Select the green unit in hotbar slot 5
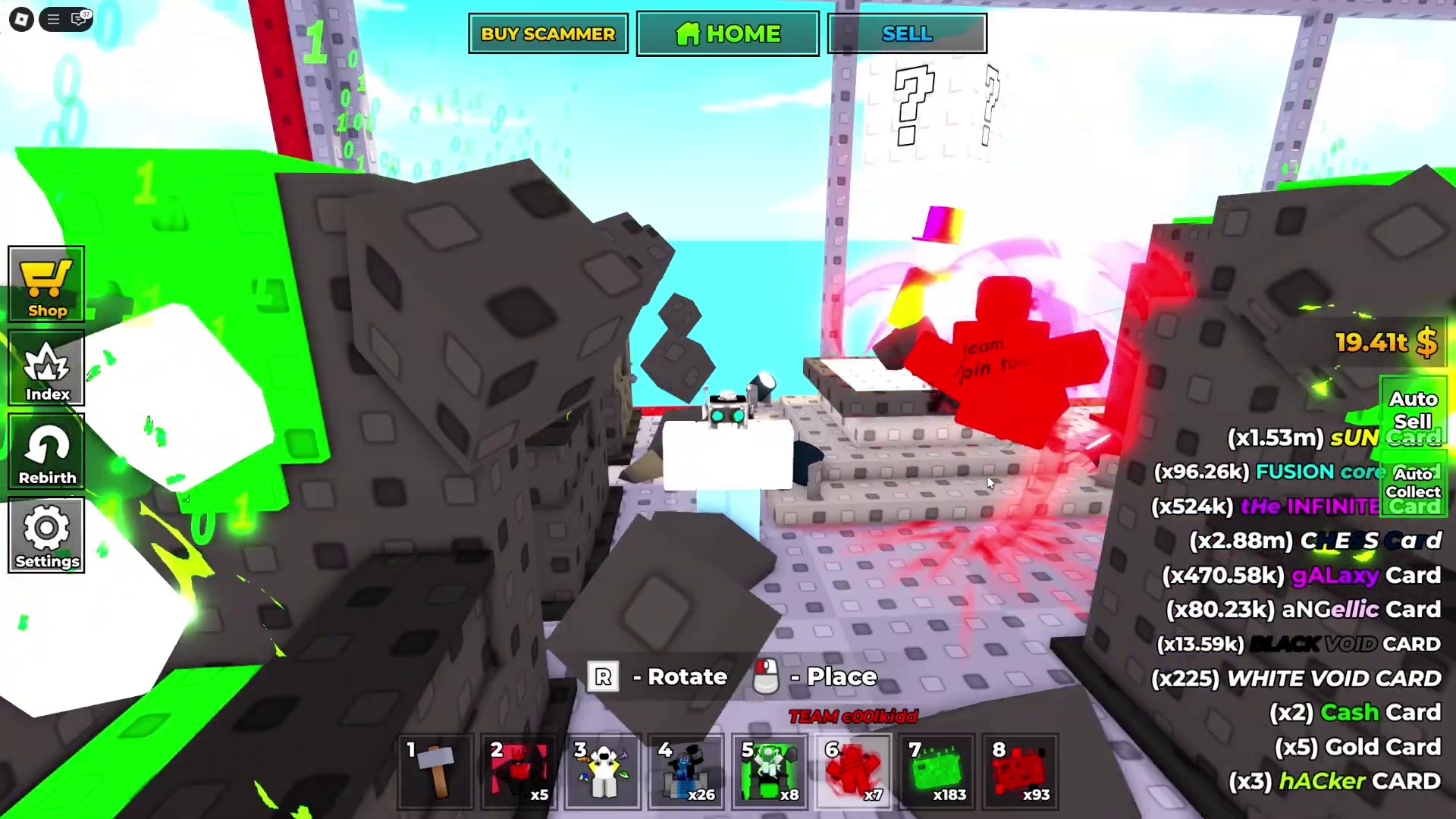This screenshot has height=819, width=1456. point(770,770)
